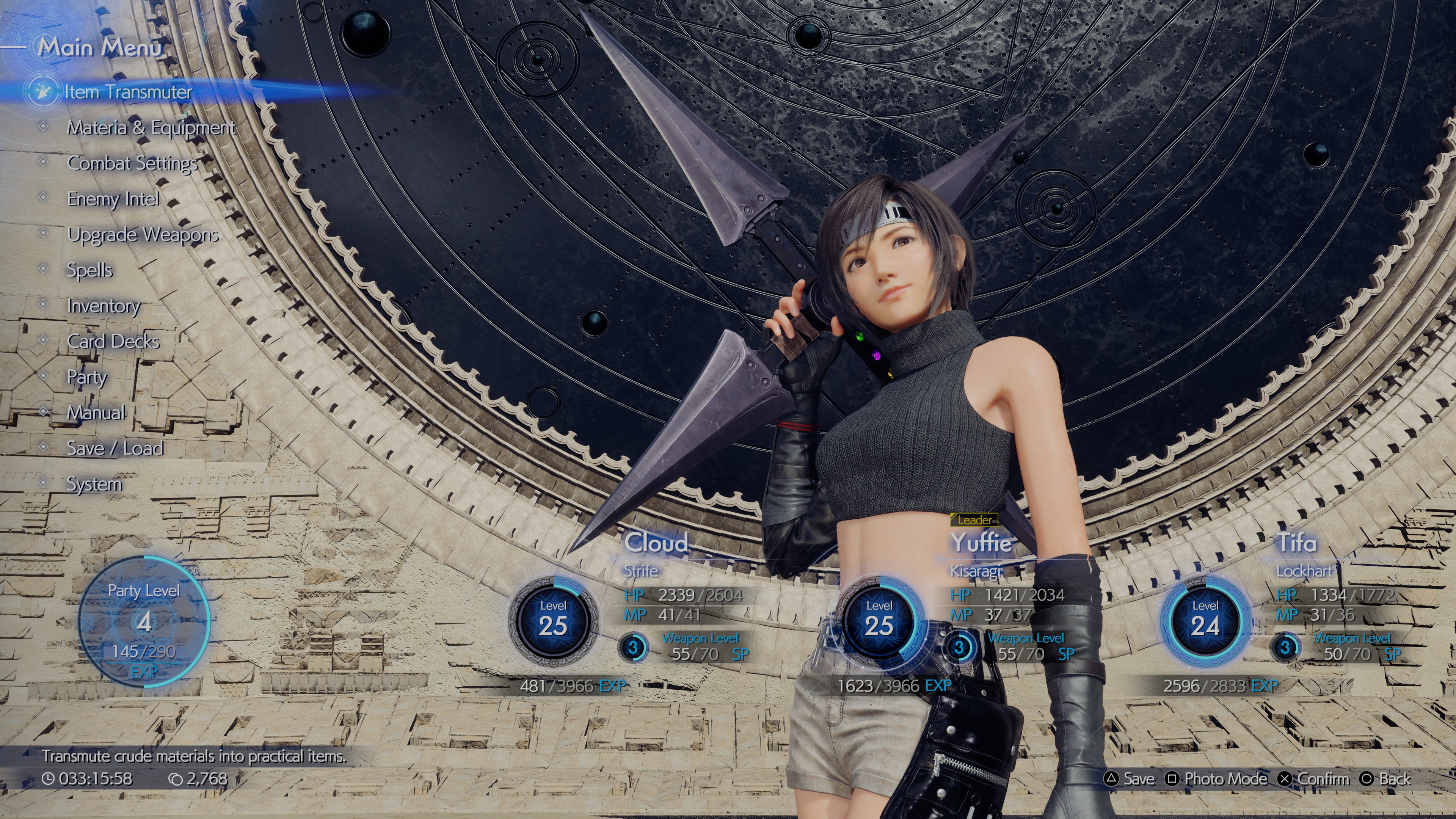Open the Manual

tap(96, 413)
